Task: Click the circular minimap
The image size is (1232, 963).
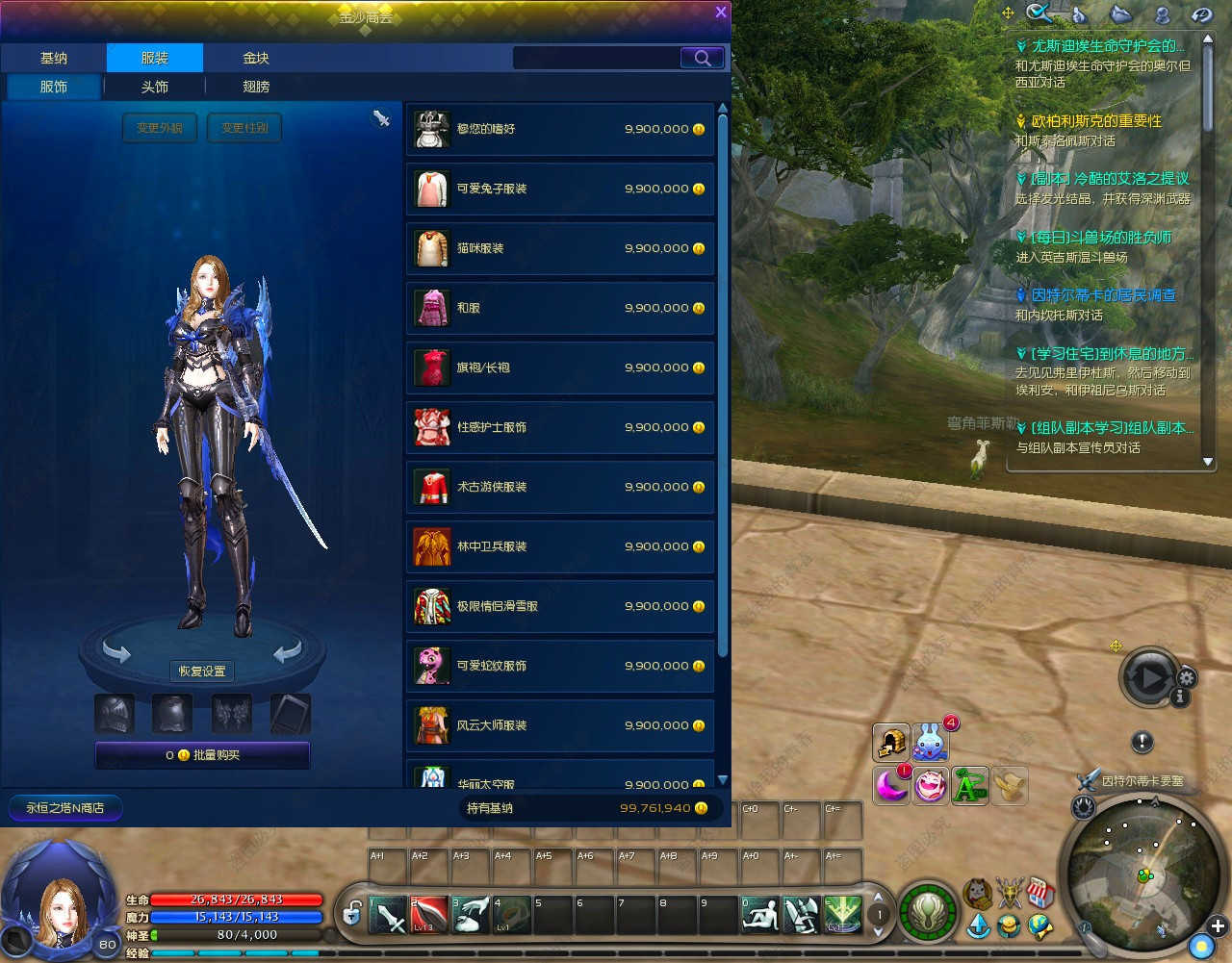Action: pos(1140,875)
